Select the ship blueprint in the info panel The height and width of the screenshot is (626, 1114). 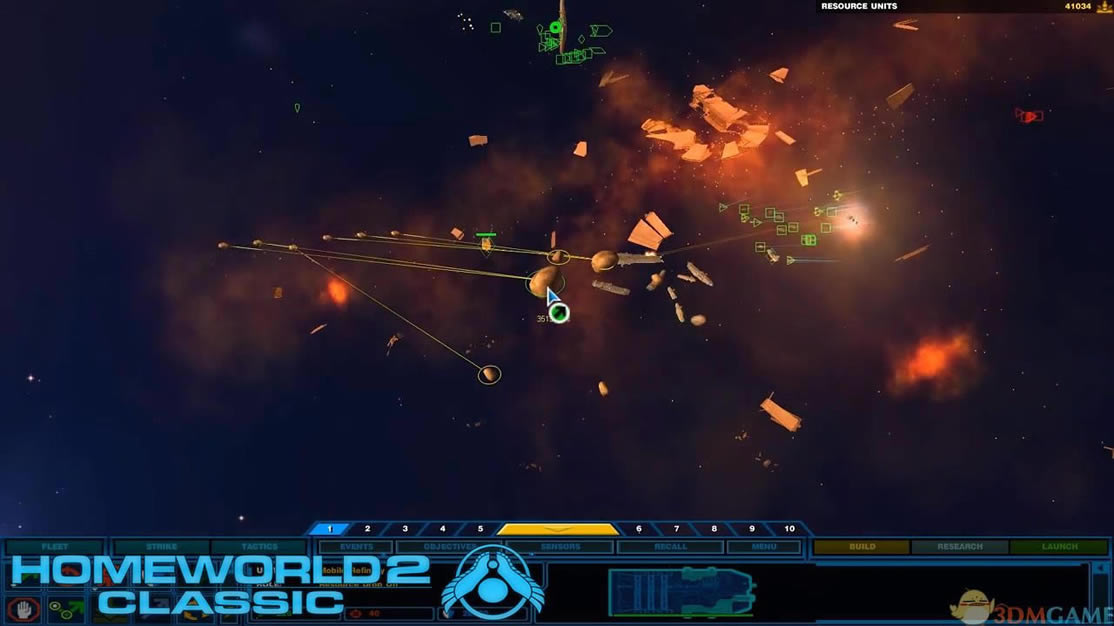coord(680,592)
